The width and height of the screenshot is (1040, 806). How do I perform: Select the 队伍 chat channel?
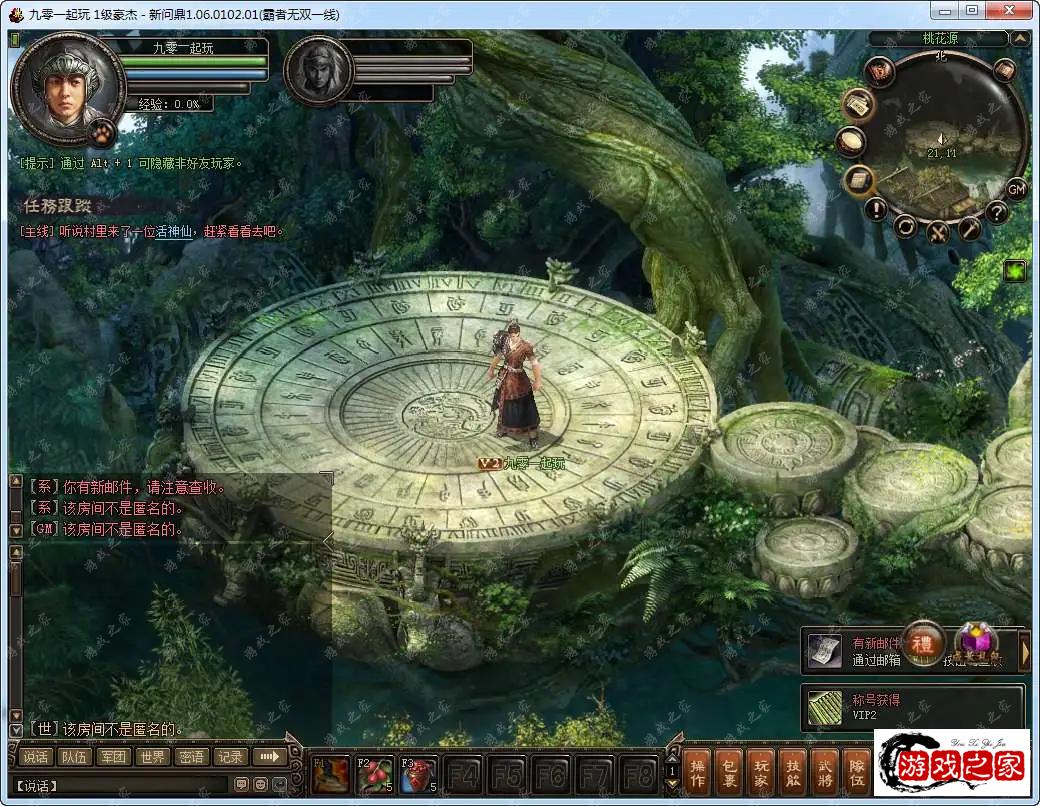coord(74,757)
